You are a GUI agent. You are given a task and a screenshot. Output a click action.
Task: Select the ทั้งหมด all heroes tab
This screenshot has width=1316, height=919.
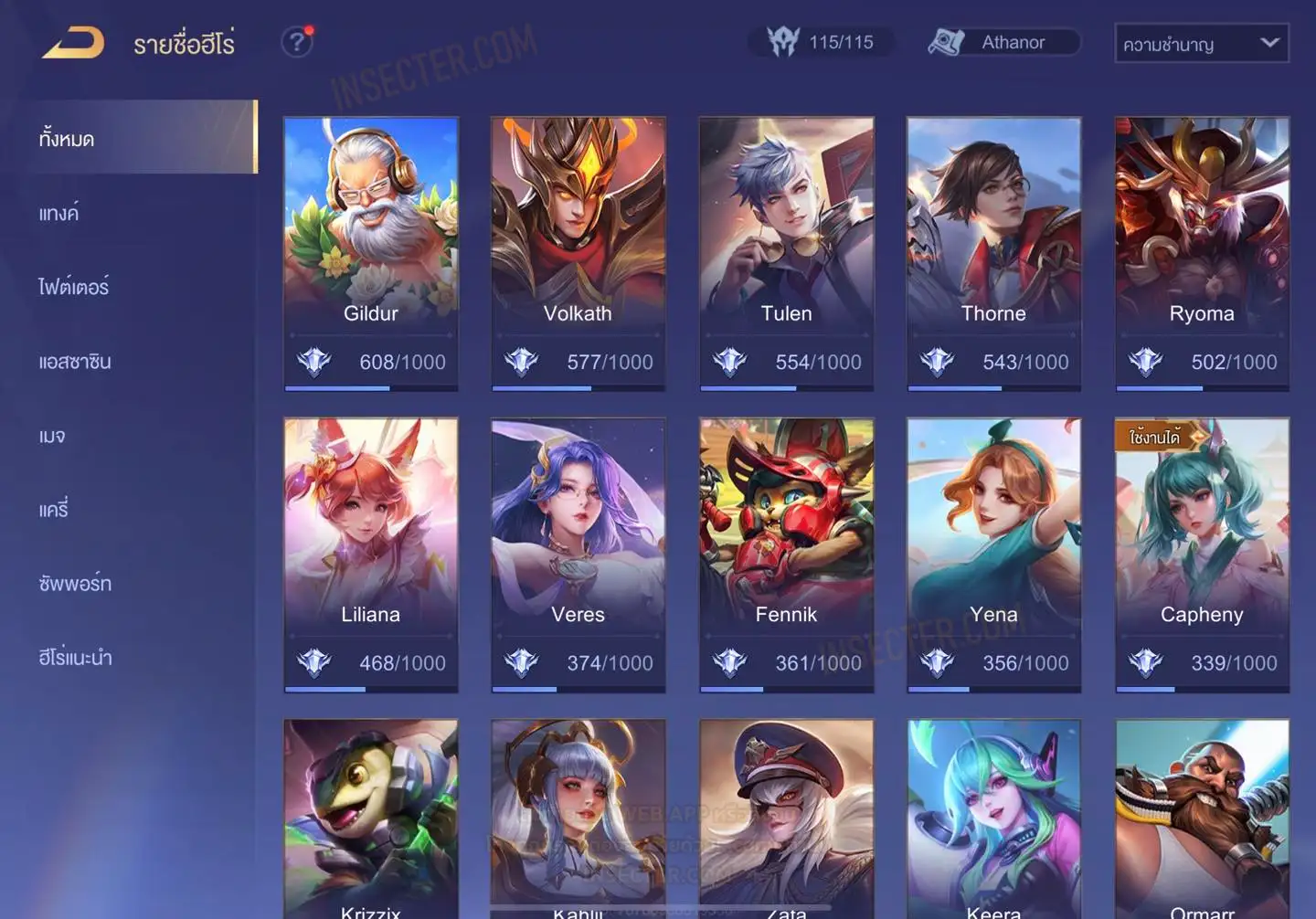(67, 139)
